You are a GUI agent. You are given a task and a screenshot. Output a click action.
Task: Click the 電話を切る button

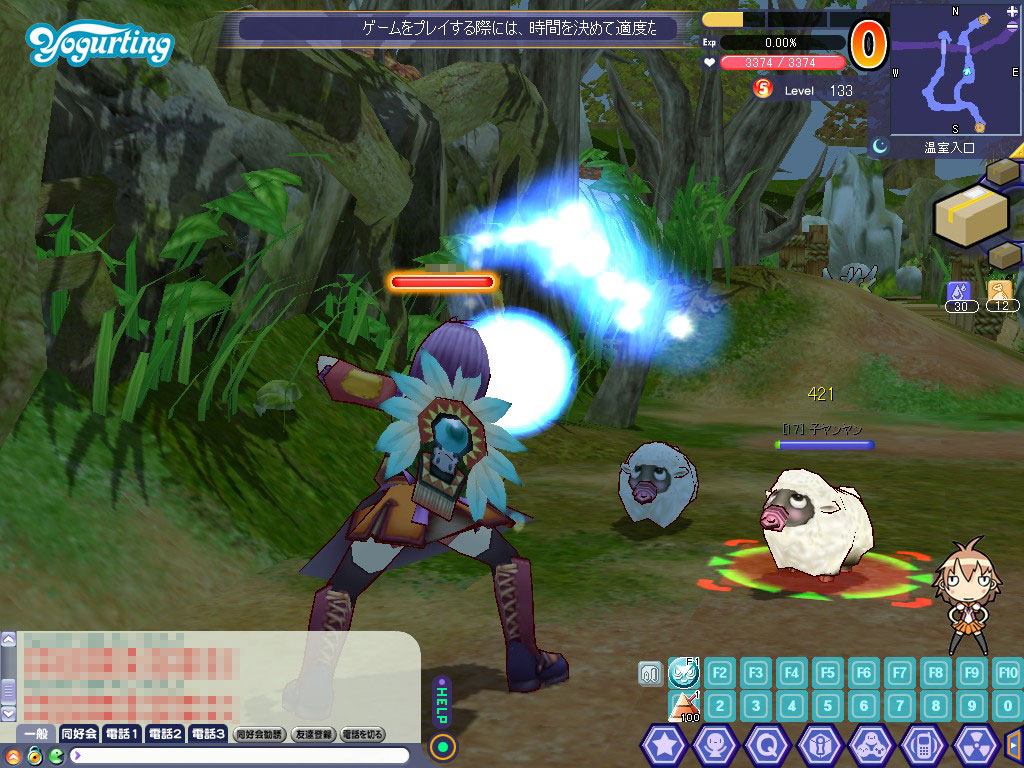click(363, 734)
